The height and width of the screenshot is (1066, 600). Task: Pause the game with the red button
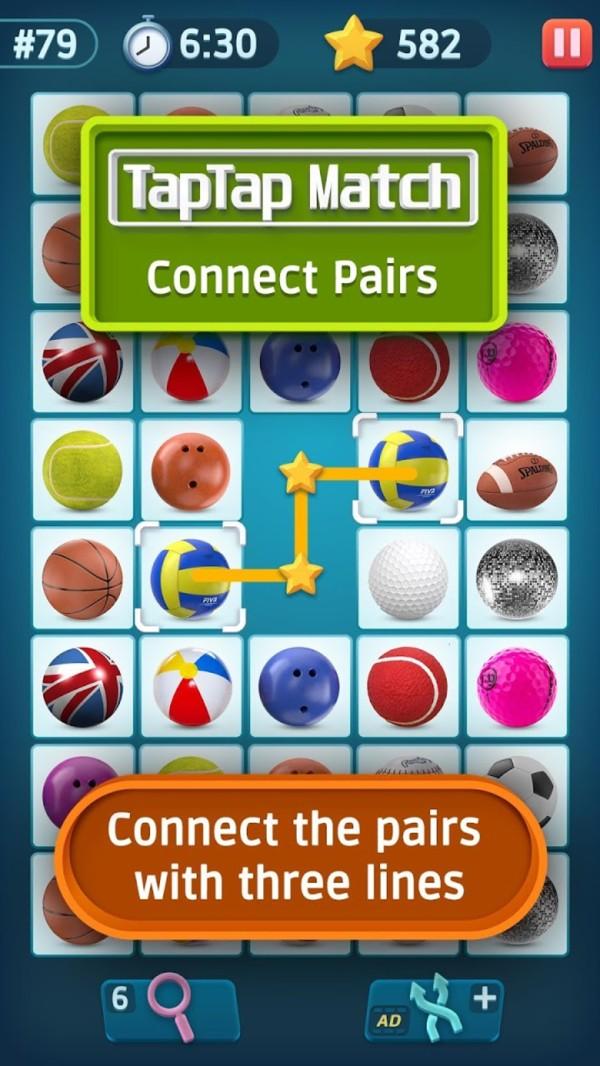pos(566,45)
